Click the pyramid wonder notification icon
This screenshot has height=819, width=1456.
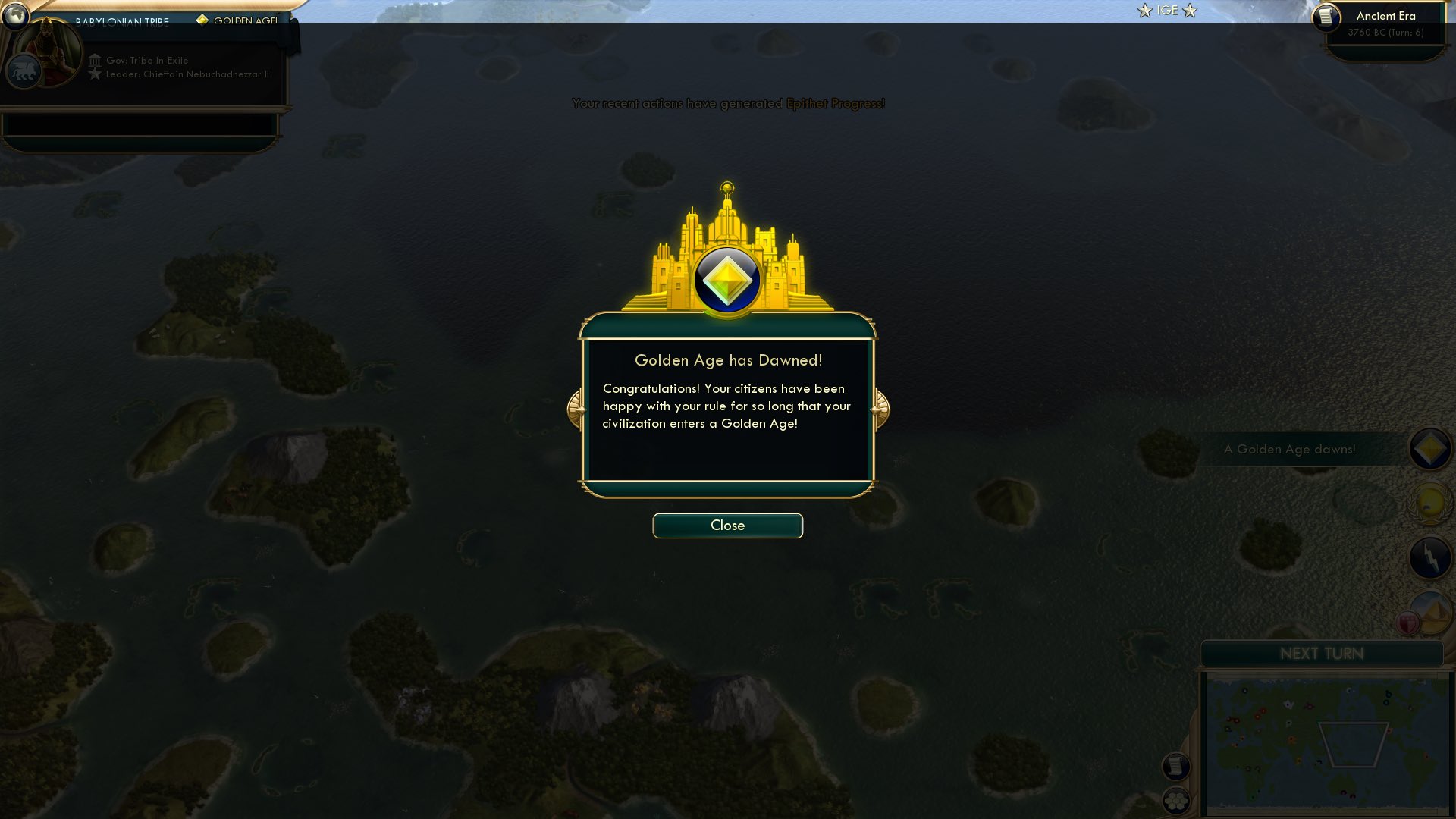tap(1432, 611)
